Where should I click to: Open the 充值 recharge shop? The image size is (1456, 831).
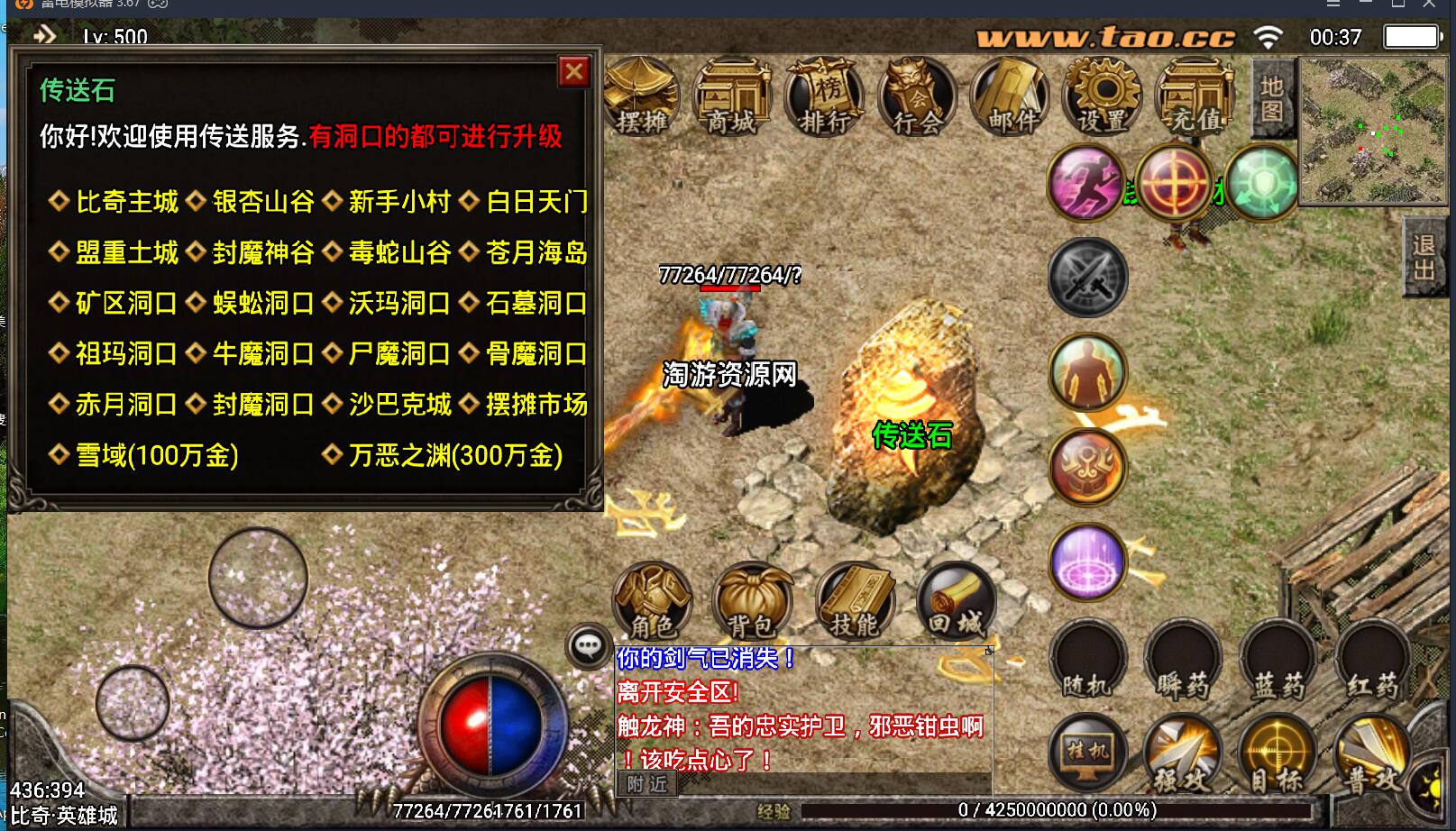[1195, 97]
